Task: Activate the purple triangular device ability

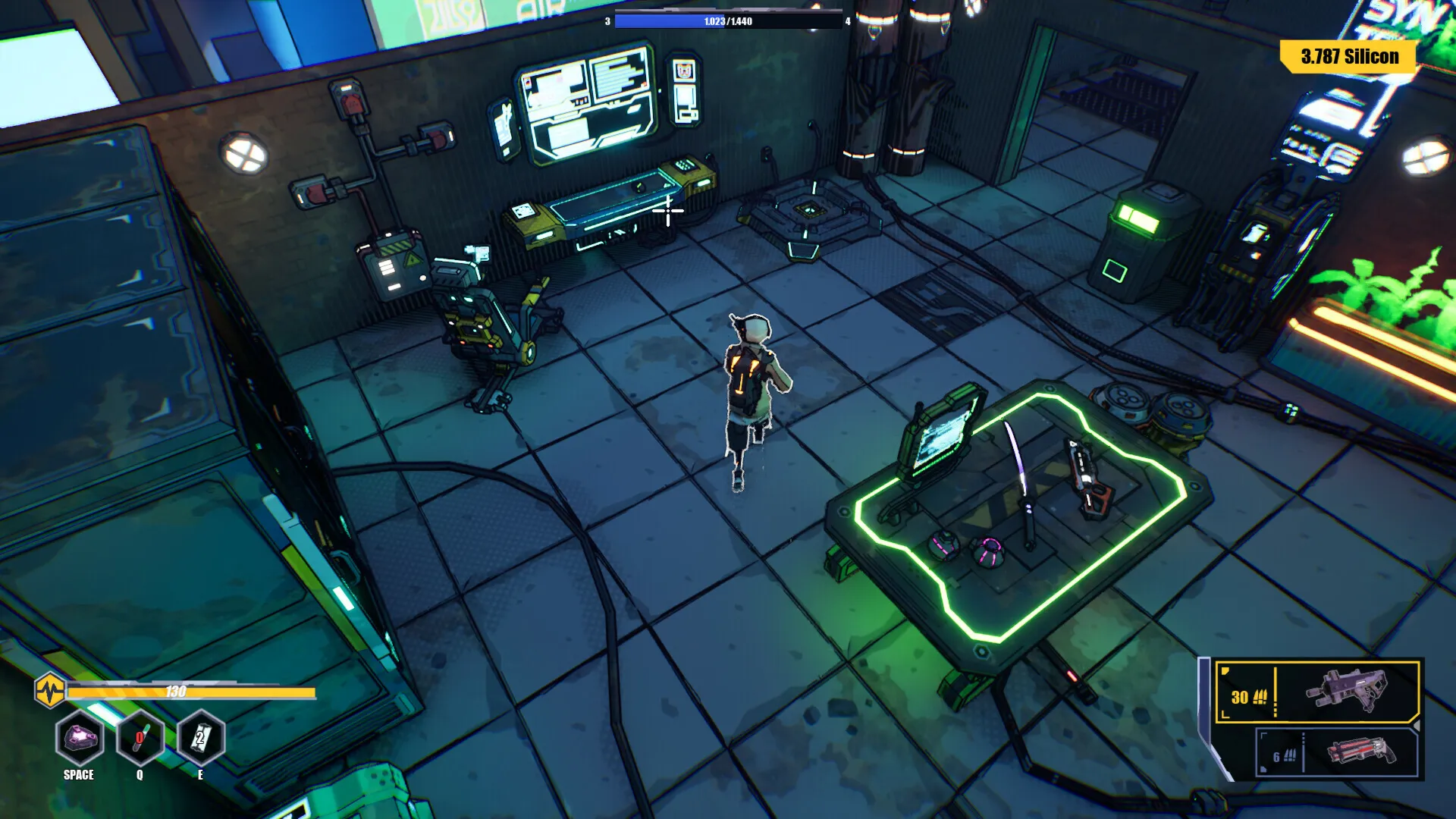Action: (80, 738)
